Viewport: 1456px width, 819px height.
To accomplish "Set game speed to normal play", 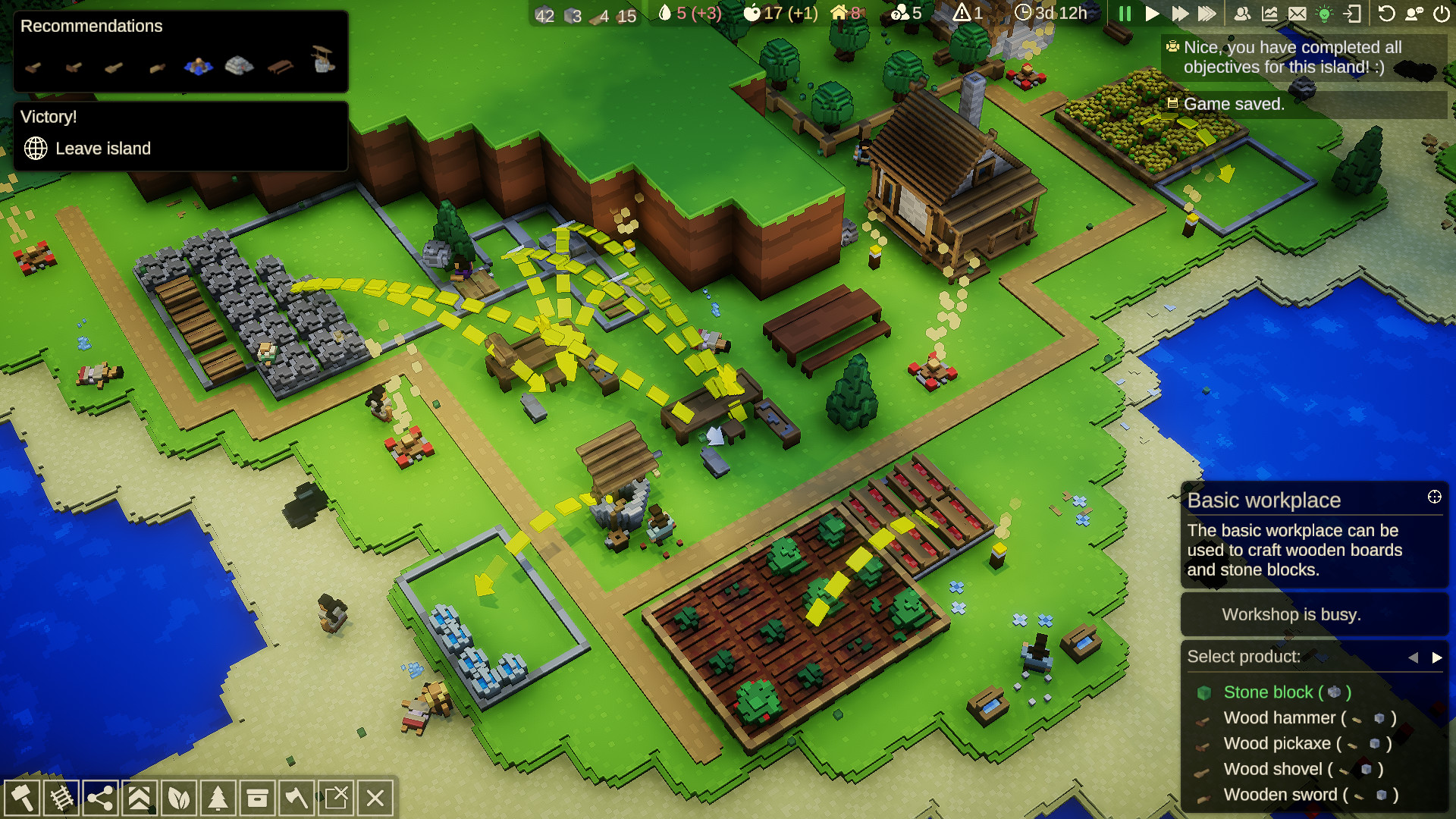I will point(1152,14).
